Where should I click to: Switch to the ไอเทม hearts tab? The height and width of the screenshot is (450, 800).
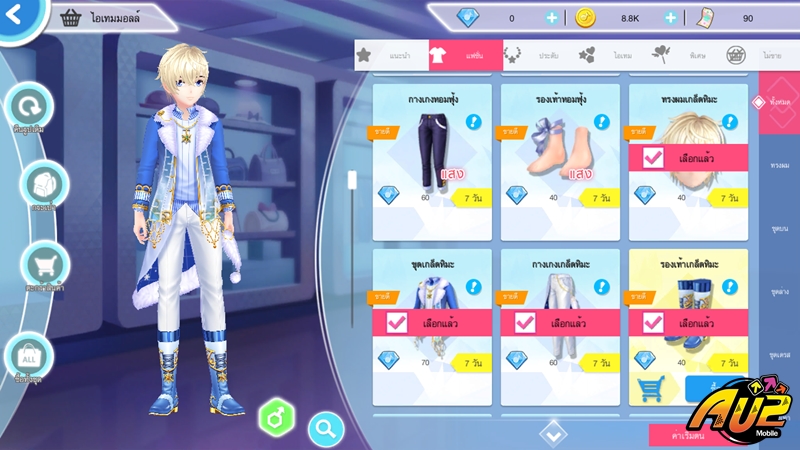point(605,56)
